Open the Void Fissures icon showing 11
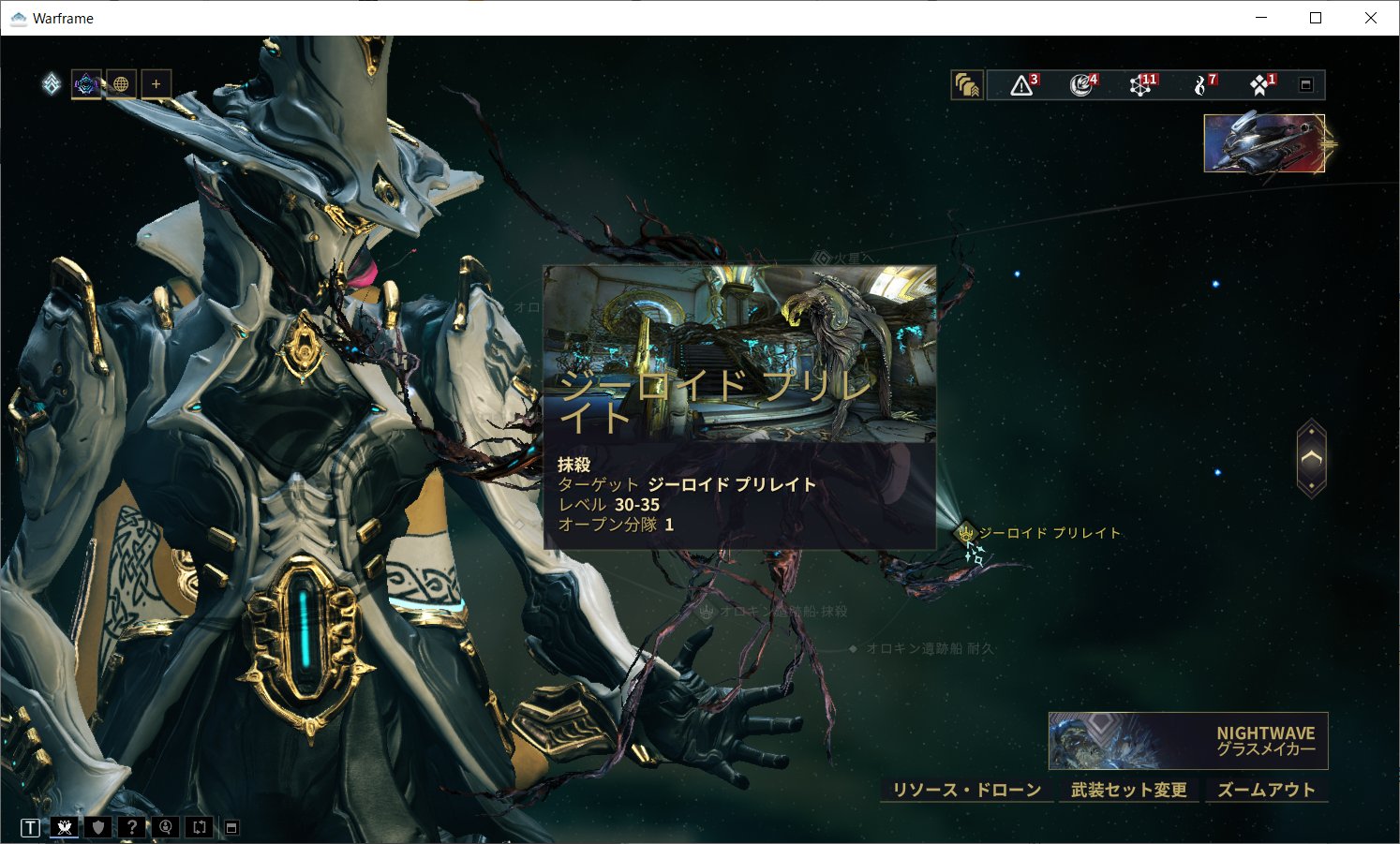Image resolution: width=1400 pixels, height=844 pixels. pos(1141,83)
